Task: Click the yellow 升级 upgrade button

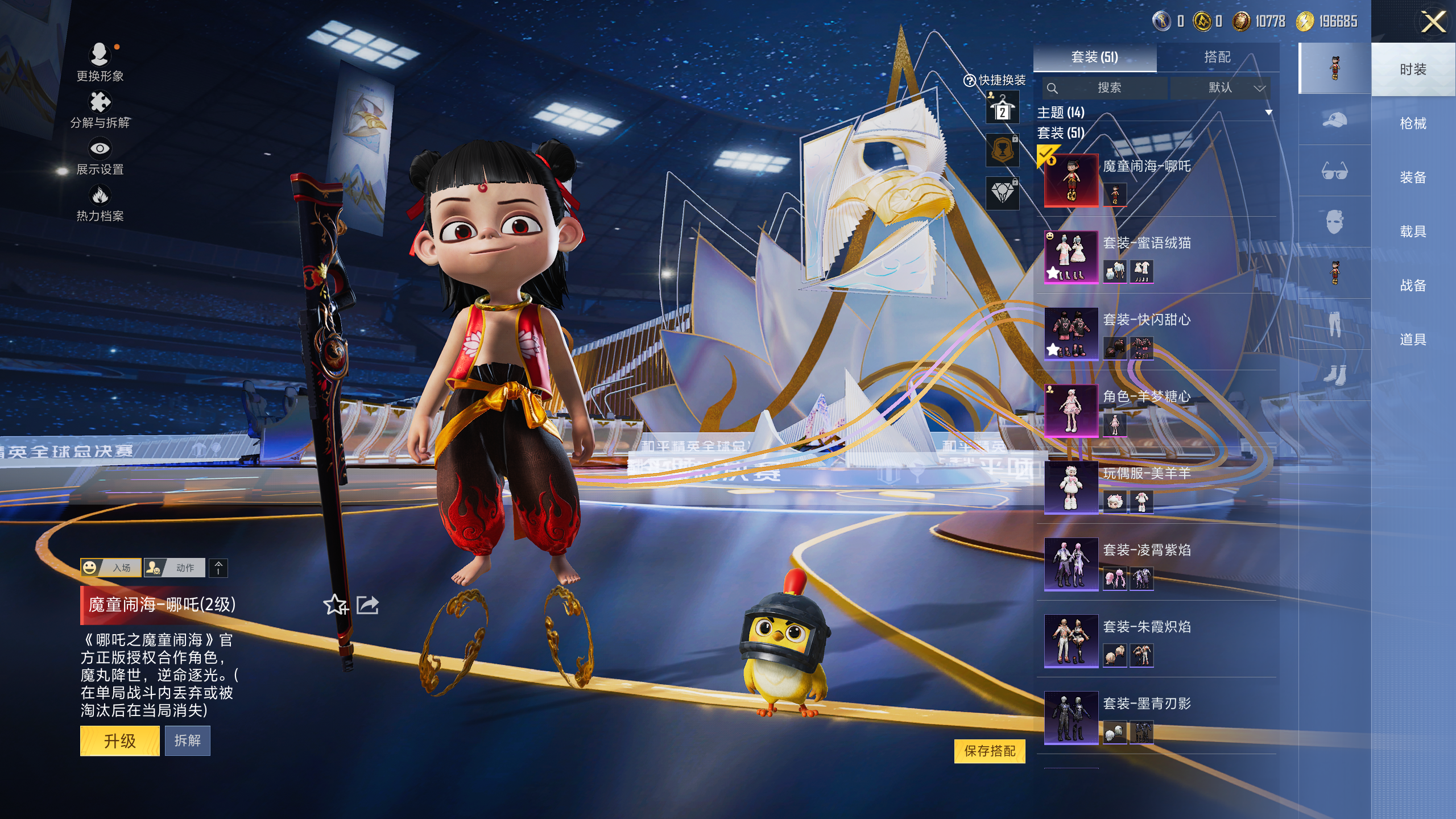Action: [119, 741]
